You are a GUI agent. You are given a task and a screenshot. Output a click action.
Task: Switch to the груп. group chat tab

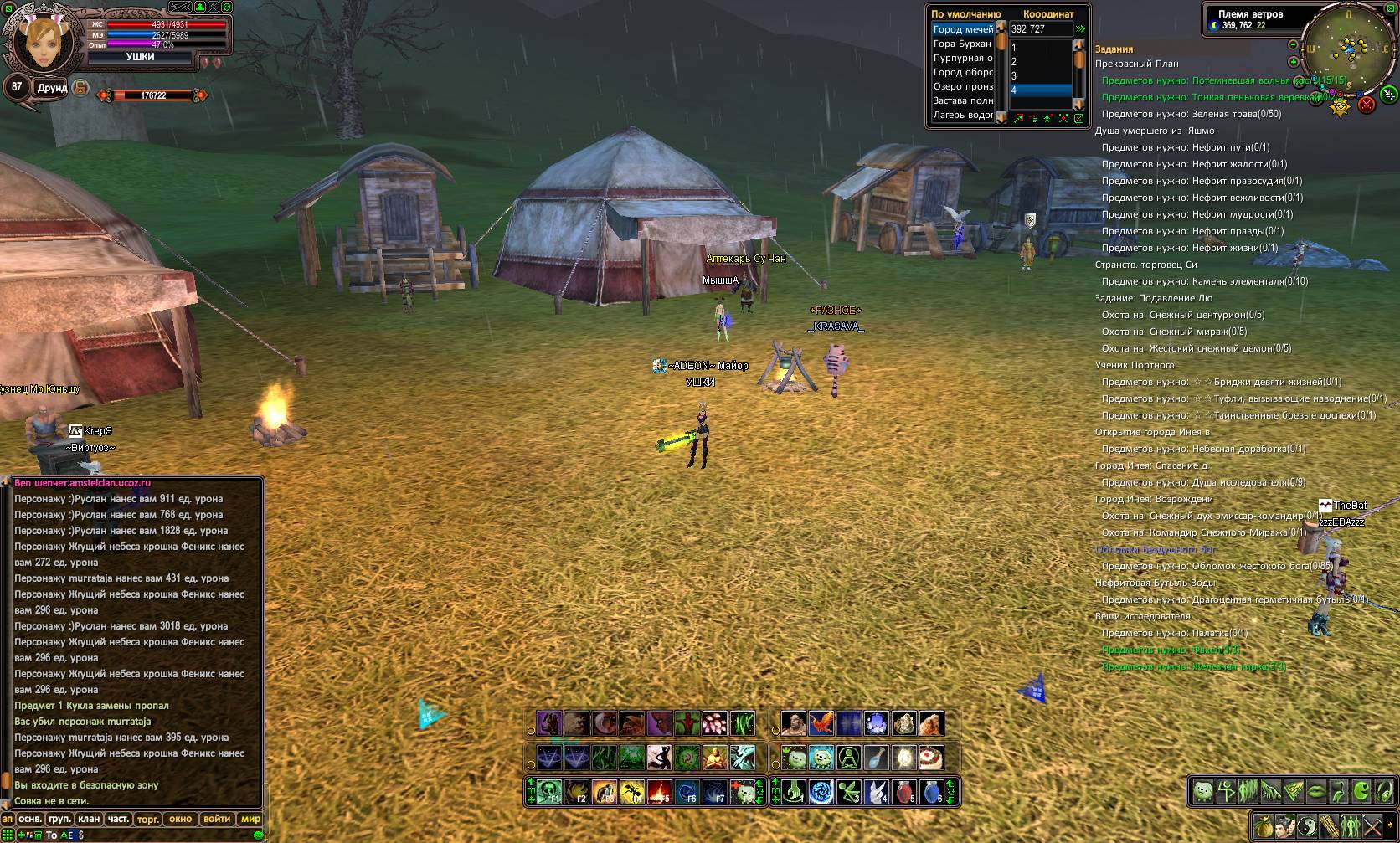59,819
